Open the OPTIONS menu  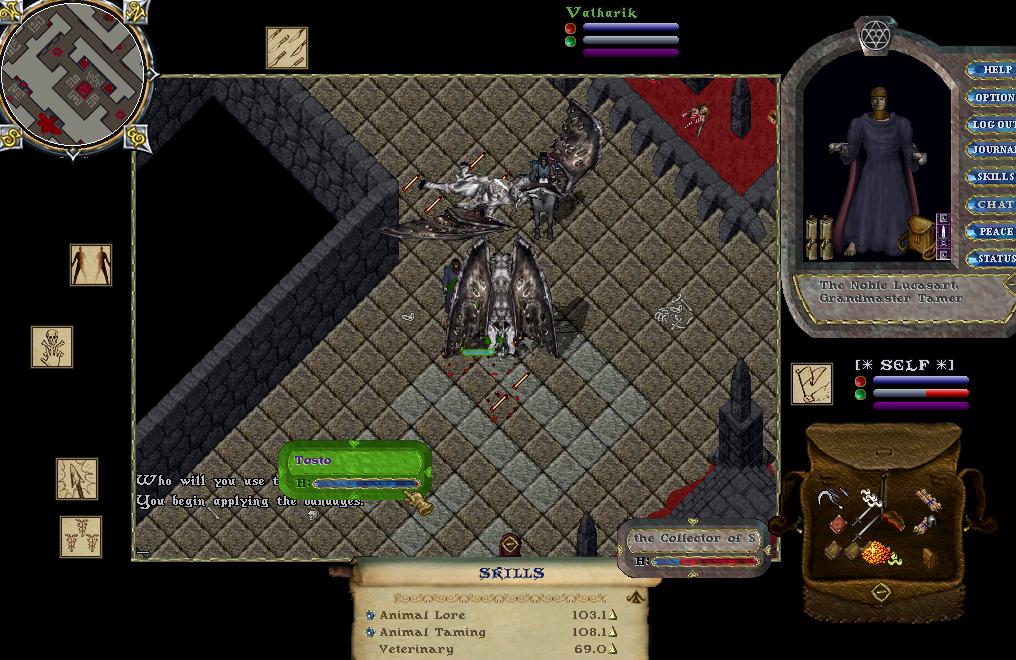pyautogui.click(x=994, y=97)
